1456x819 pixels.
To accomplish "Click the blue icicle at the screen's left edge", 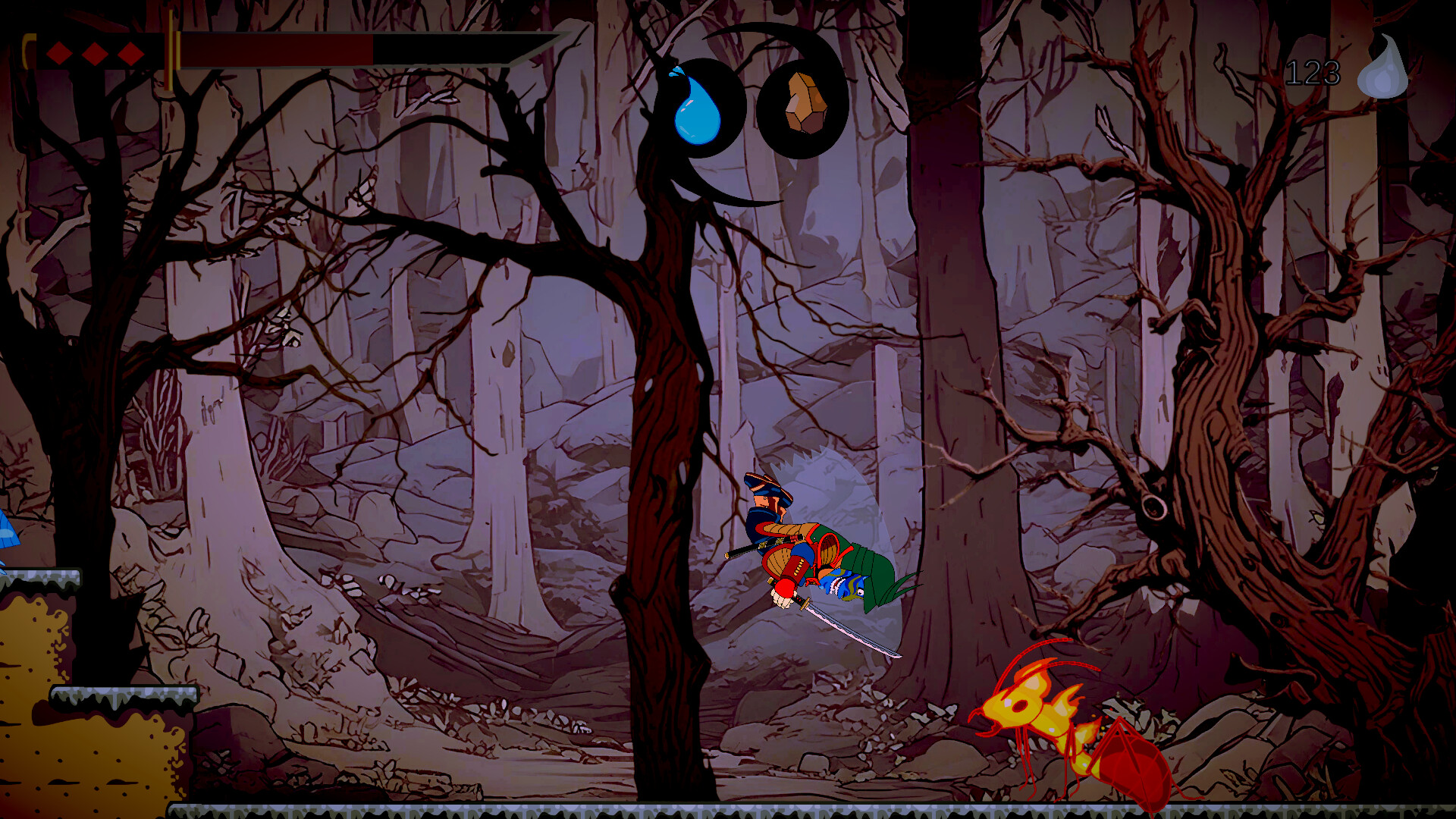I will pos(6,531).
